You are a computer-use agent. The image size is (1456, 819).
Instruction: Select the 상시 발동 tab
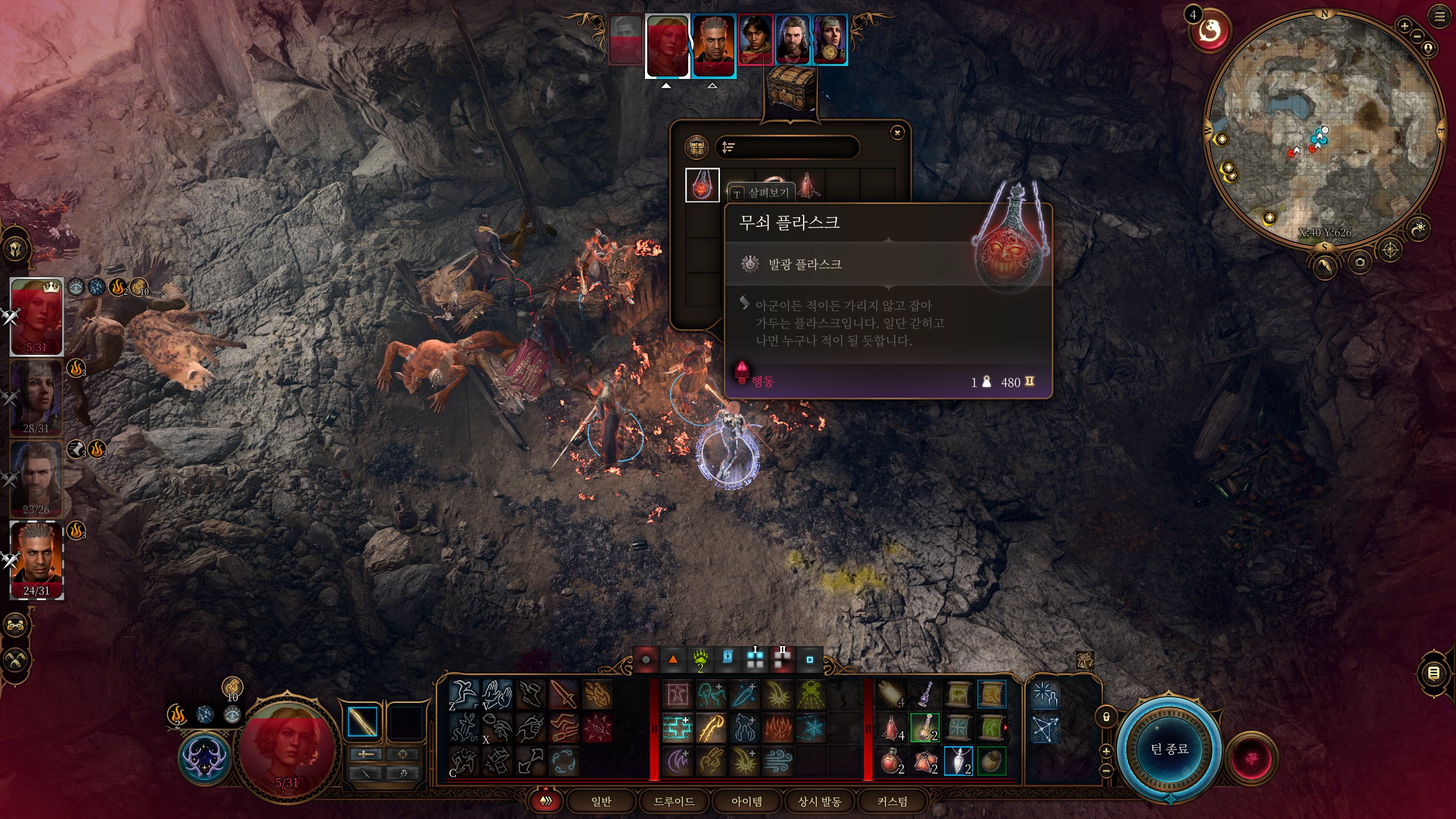pyautogui.click(x=820, y=801)
